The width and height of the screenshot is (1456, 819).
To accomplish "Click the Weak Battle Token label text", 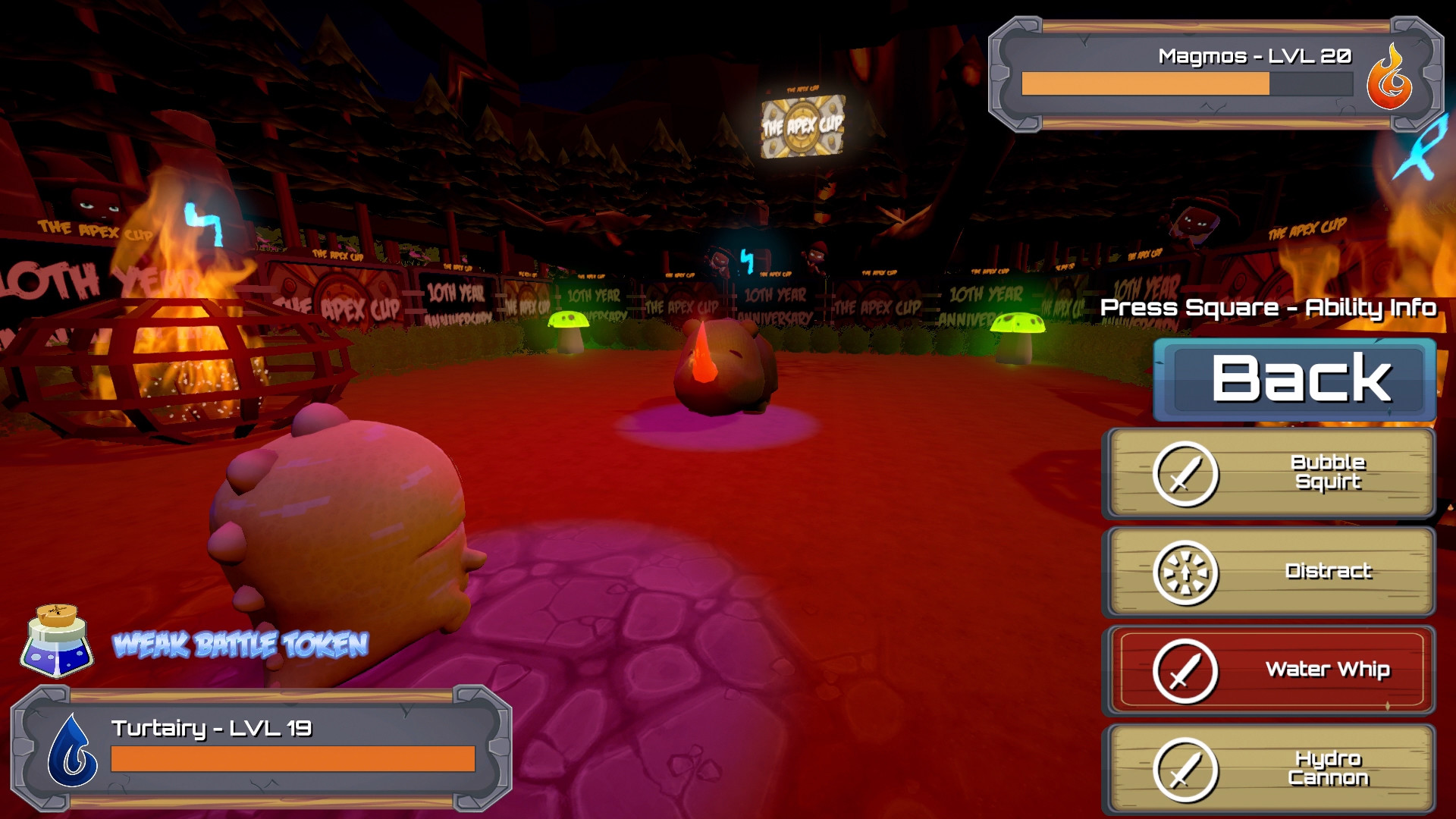I will pyautogui.click(x=239, y=645).
